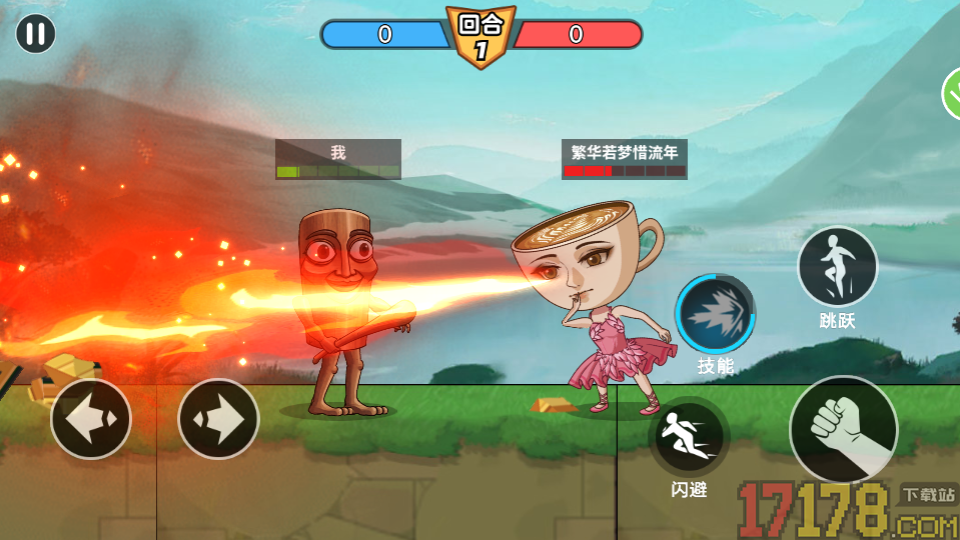Move right with the right arrow button
This screenshot has height=540, width=960.
(x=218, y=419)
